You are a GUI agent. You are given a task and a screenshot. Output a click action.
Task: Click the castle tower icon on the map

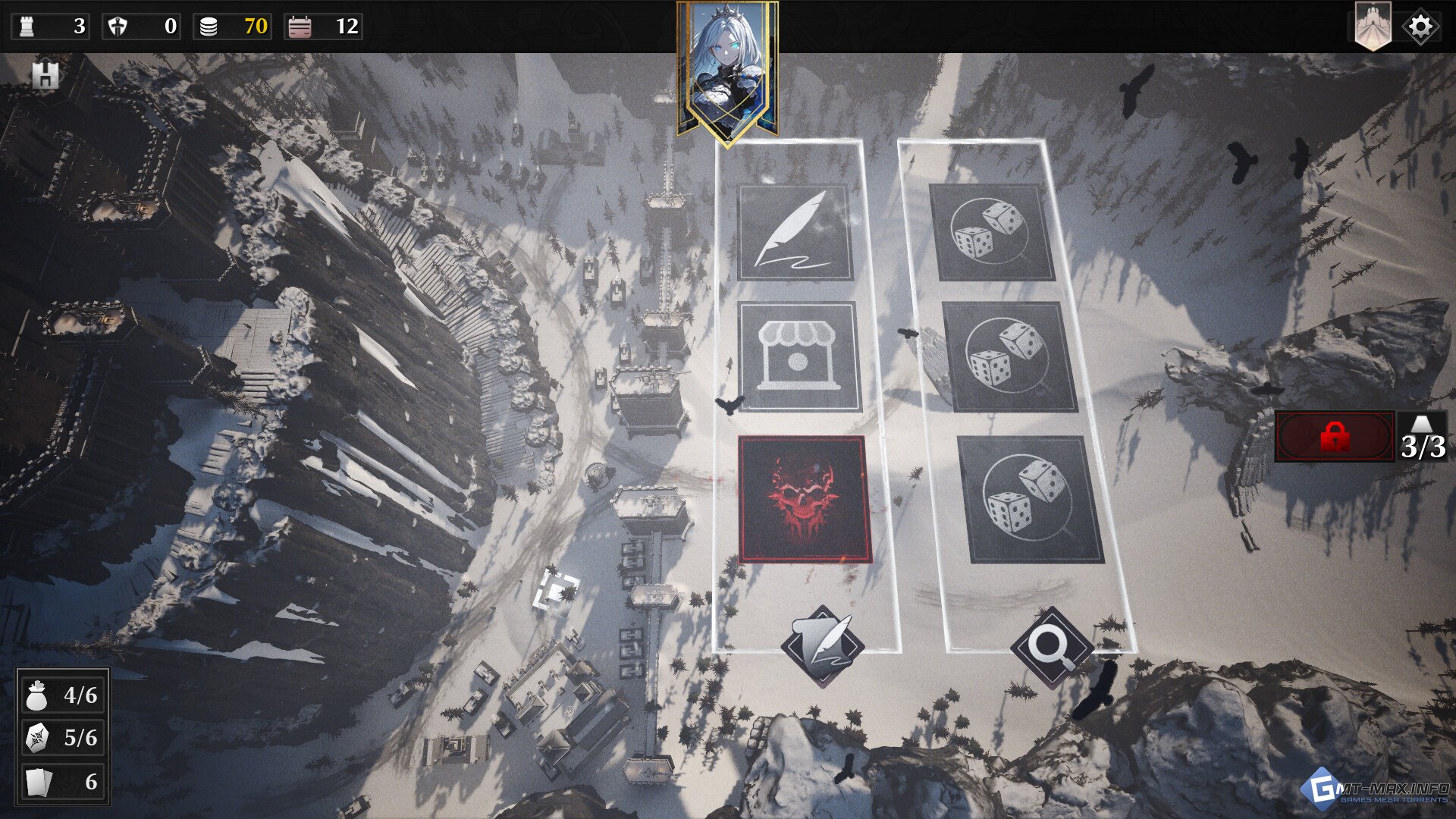(45, 75)
